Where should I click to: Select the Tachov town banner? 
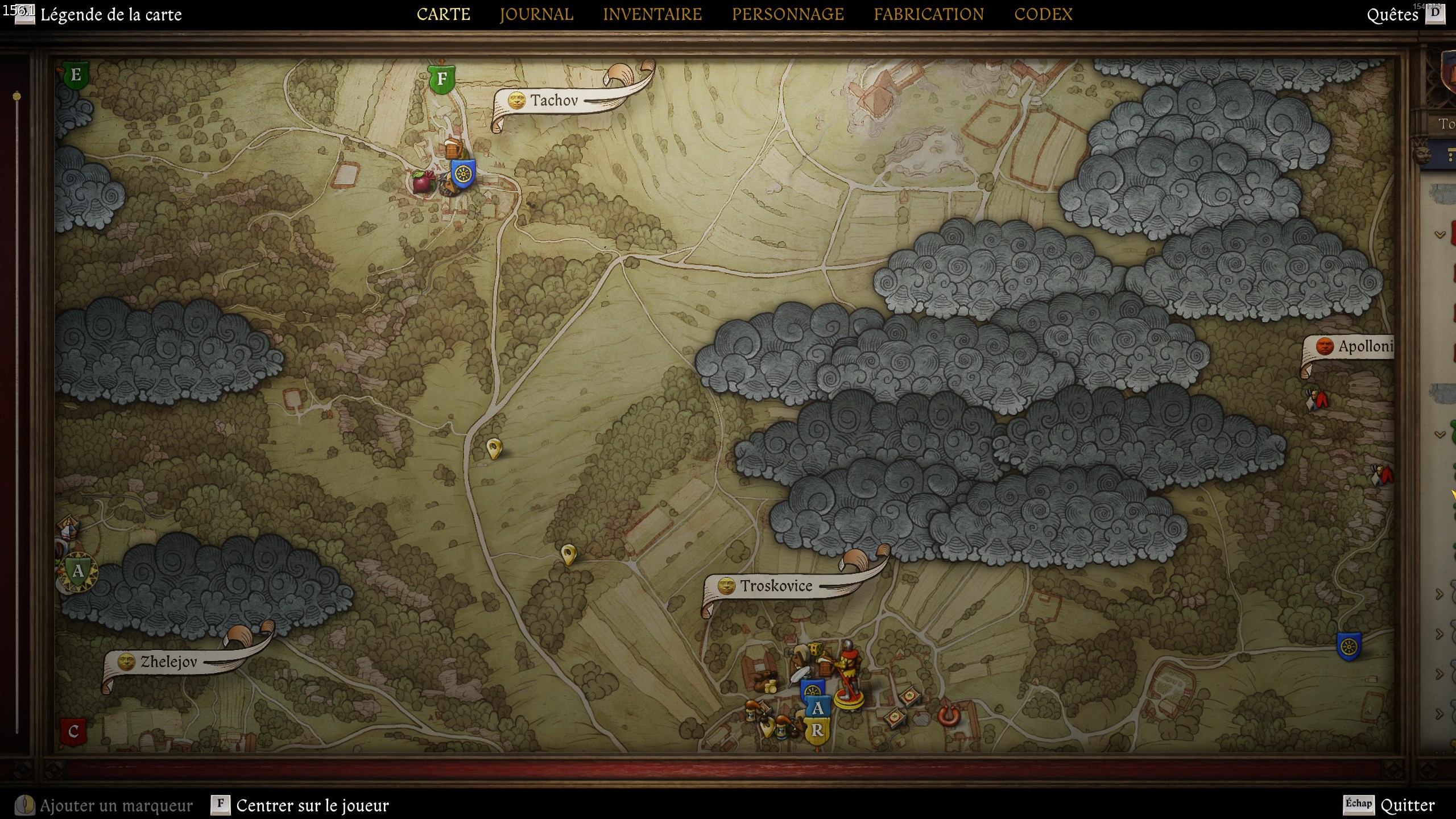click(553, 101)
